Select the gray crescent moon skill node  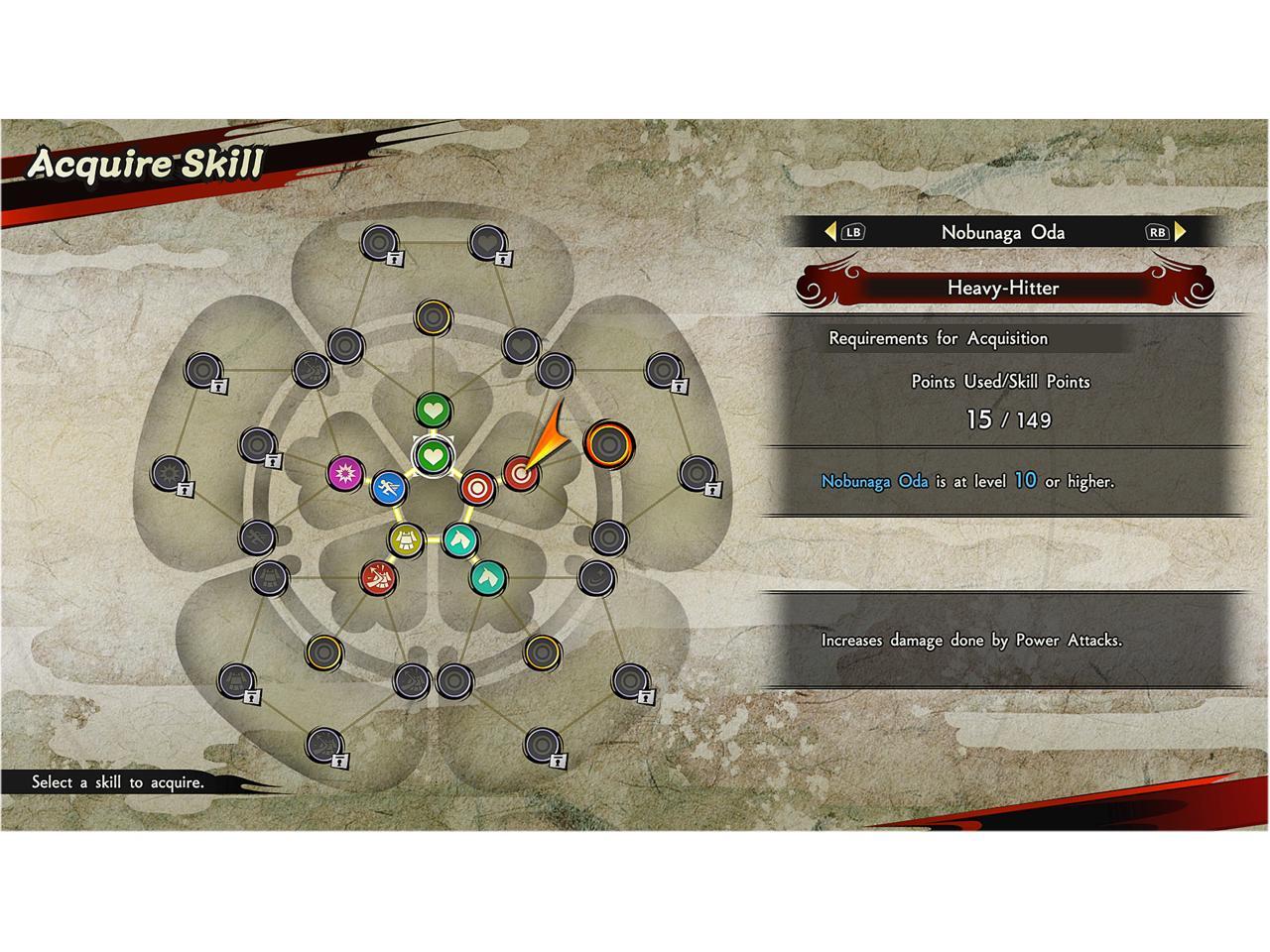595,575
